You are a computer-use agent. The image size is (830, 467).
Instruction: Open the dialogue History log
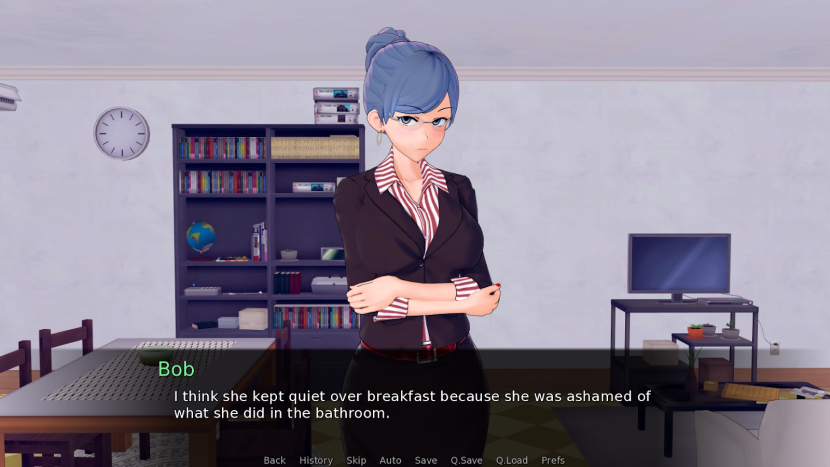(x=316, y=460)
